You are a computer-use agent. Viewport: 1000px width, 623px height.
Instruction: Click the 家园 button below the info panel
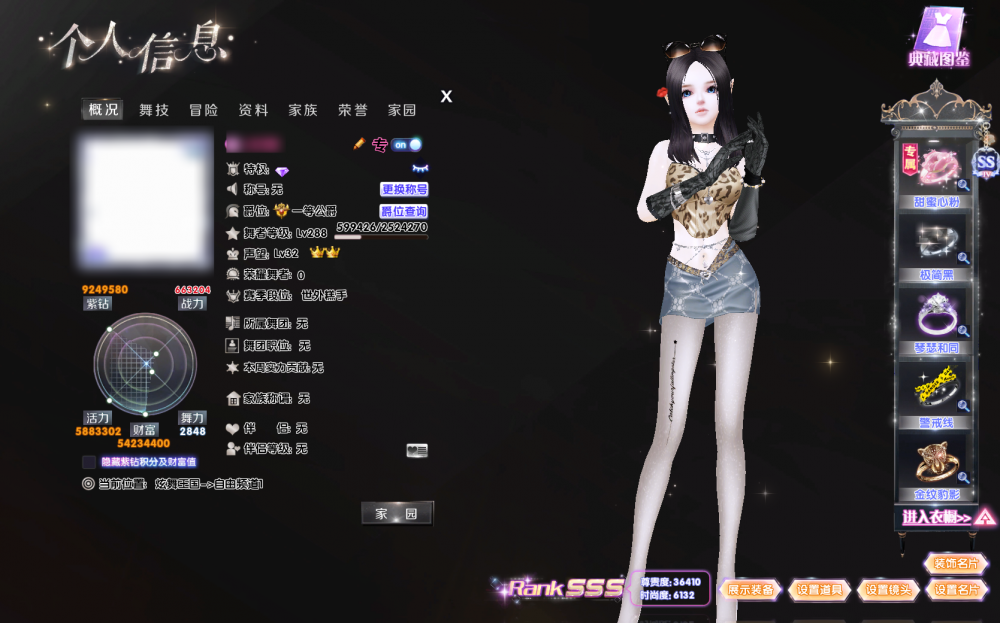point(397,513)
